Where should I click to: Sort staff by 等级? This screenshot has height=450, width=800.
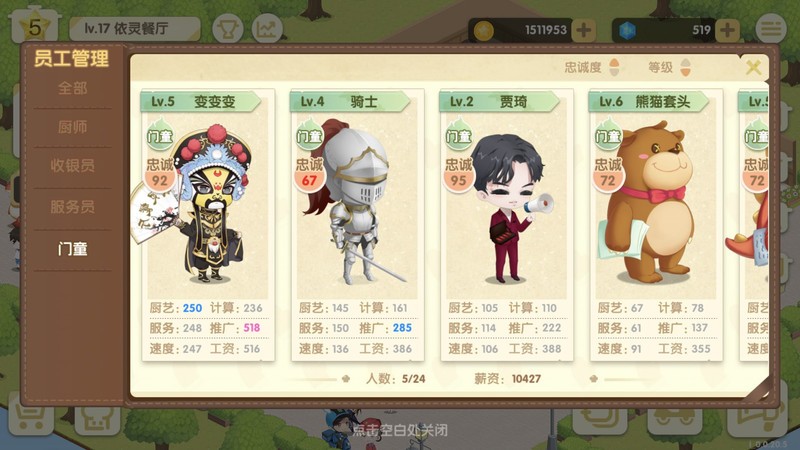coord(670,68)
